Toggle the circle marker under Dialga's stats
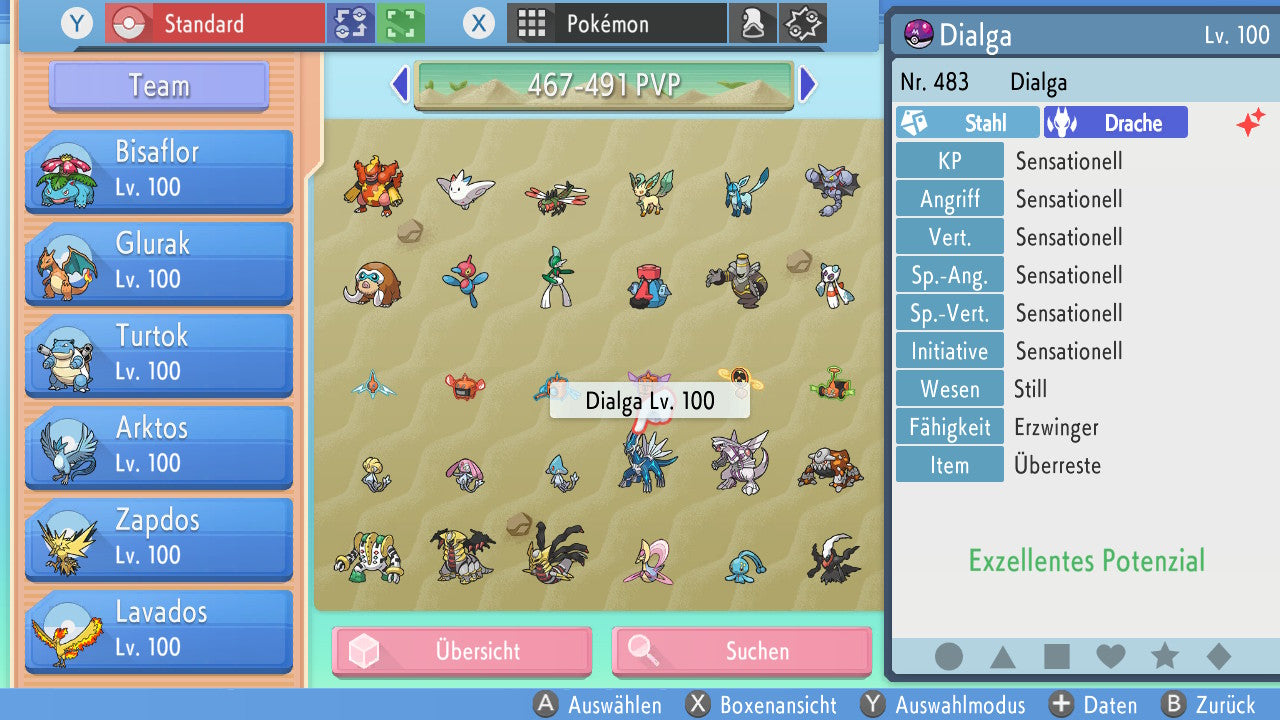Image resolution: width=1280 pixels, height=720 pixels. point(948,656)
